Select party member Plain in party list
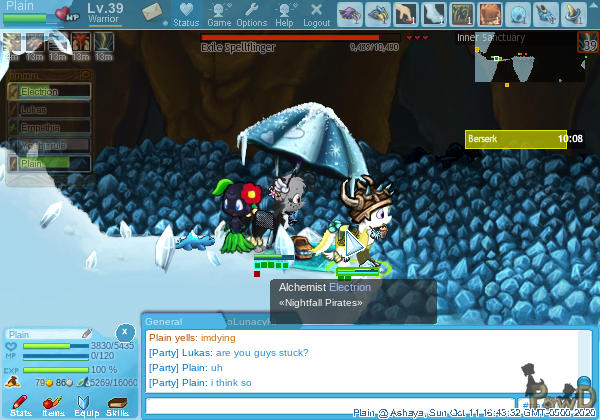This screenshot has width=600, height=420. pyautogui.click(x=49, y=163)
